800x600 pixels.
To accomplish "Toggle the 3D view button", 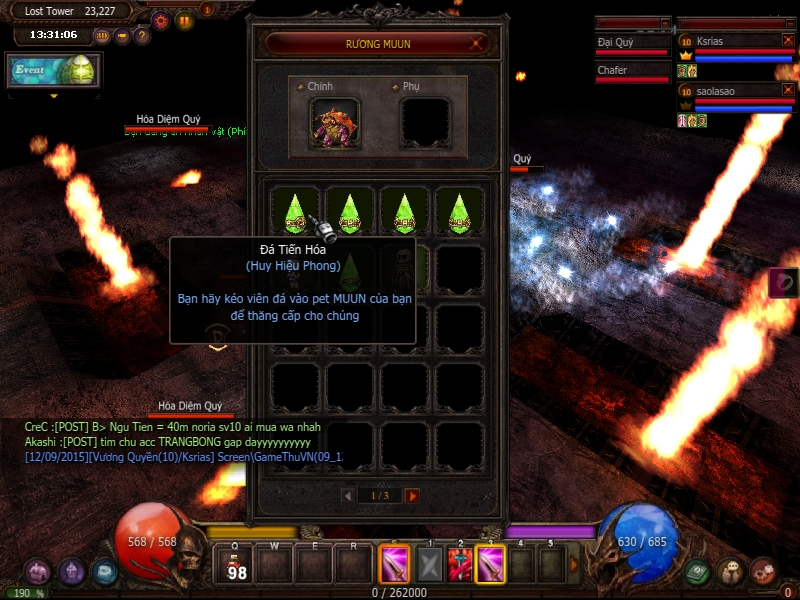I will 102,36.
